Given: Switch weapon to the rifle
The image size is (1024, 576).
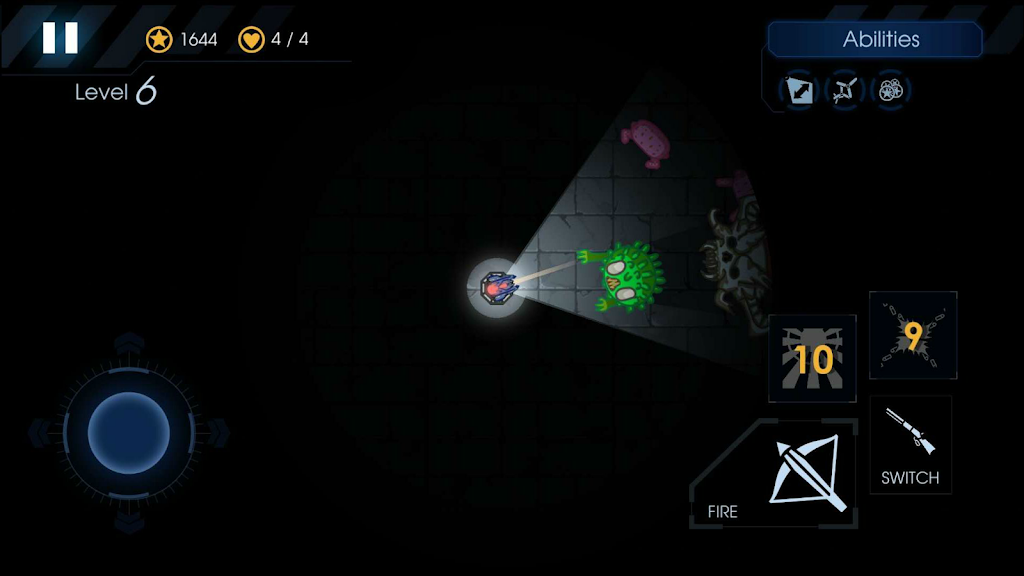Looking at the screenshot, I should [x=910, y=444].
